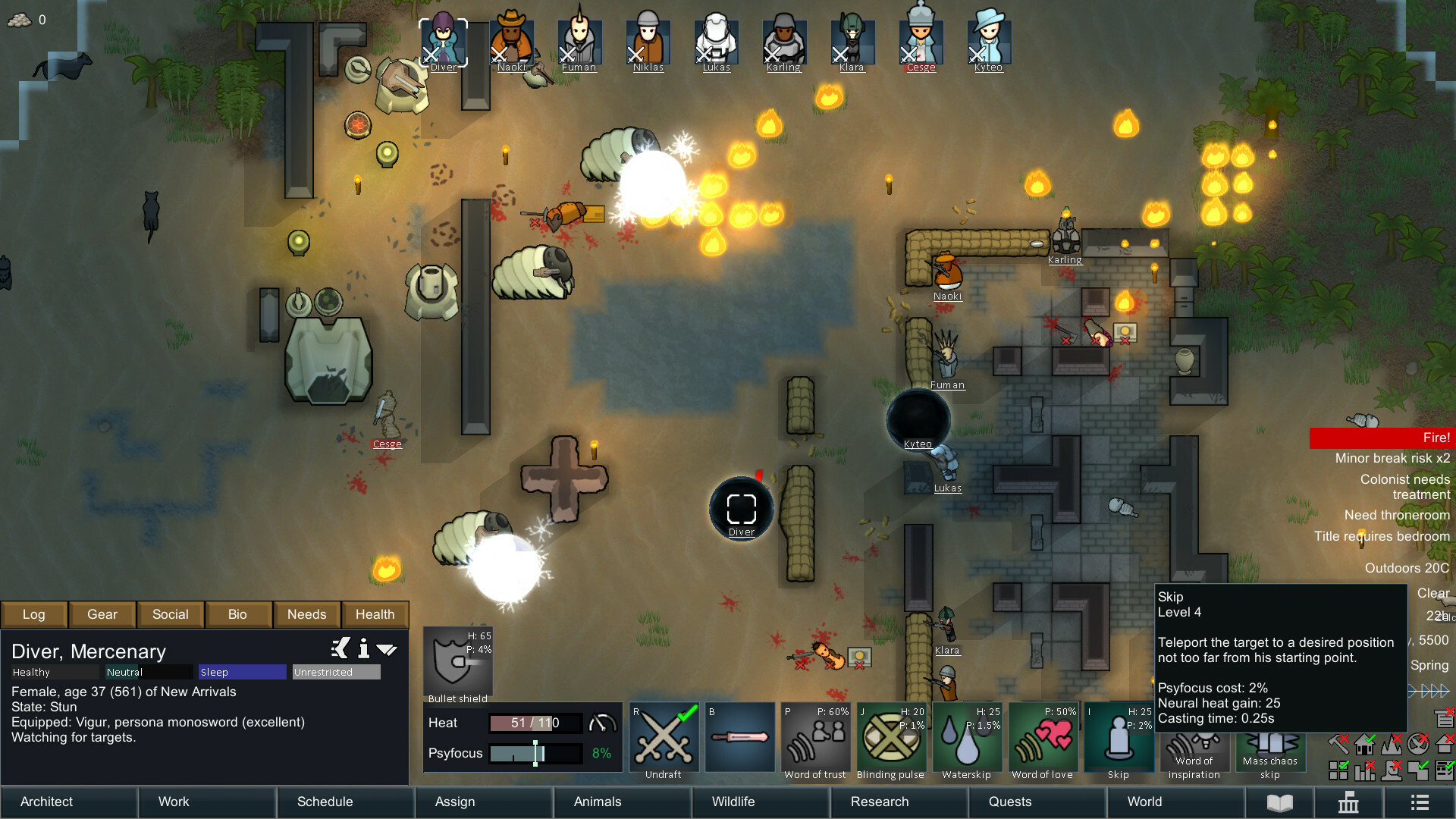
Task: Switch to Diver's Health tab
Action: (375, 614)
